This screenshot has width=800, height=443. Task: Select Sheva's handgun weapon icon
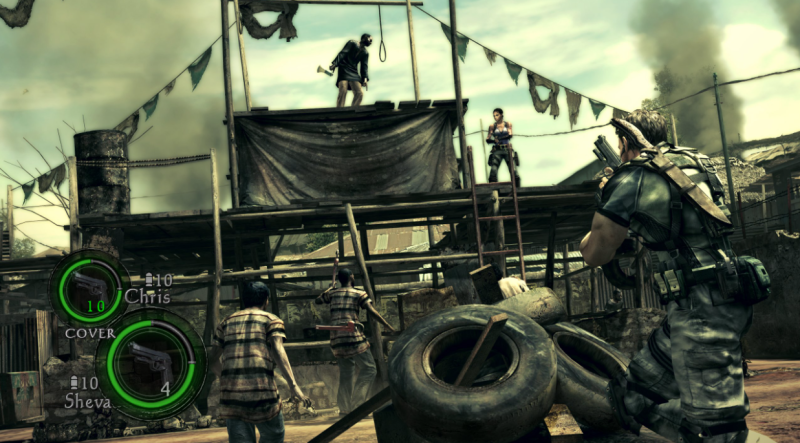click(x=149, y=361)
